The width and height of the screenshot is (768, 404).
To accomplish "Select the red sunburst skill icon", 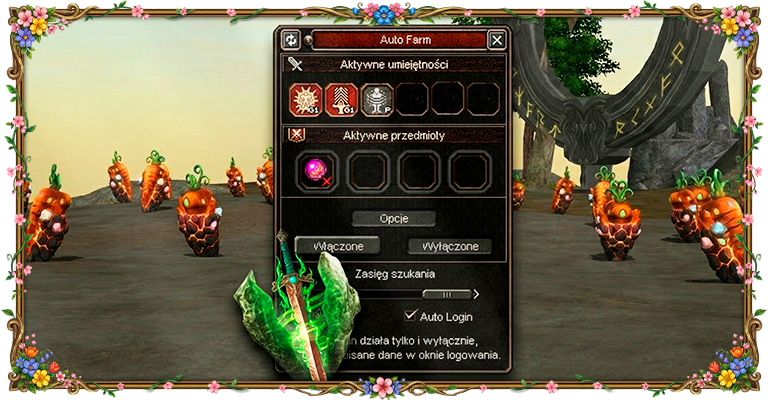I will [306, 100].
